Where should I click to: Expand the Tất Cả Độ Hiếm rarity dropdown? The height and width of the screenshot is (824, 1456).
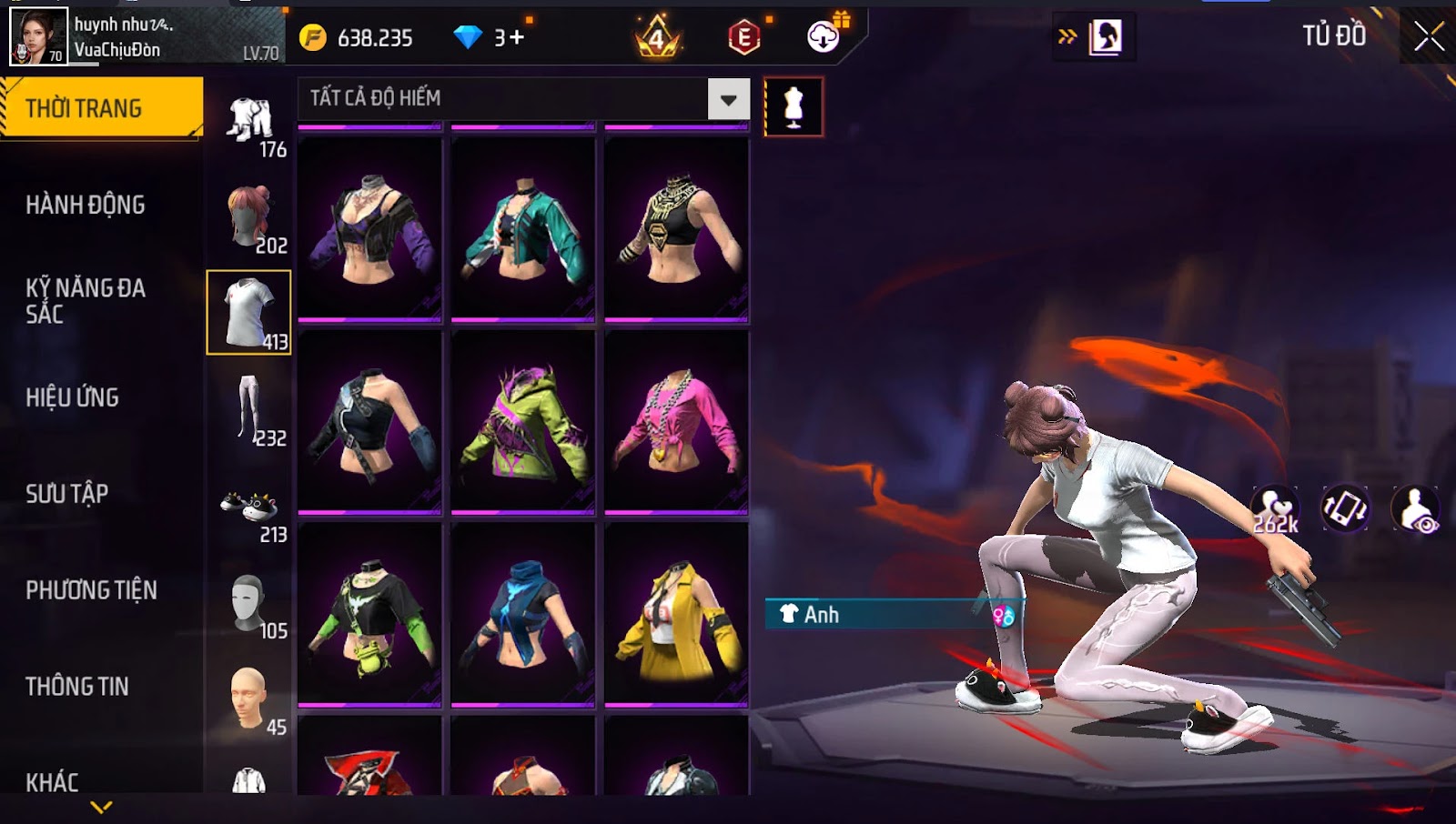point(728,99)
